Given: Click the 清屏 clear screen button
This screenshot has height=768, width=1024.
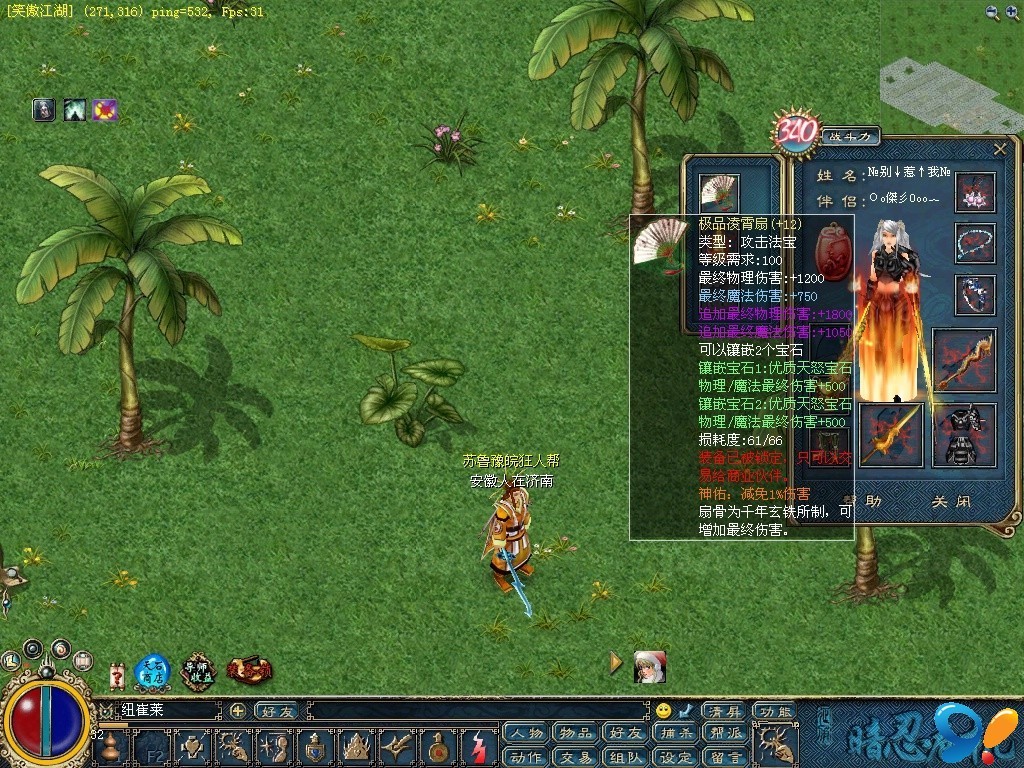Looking at the screenshot, I should (723, 711).
